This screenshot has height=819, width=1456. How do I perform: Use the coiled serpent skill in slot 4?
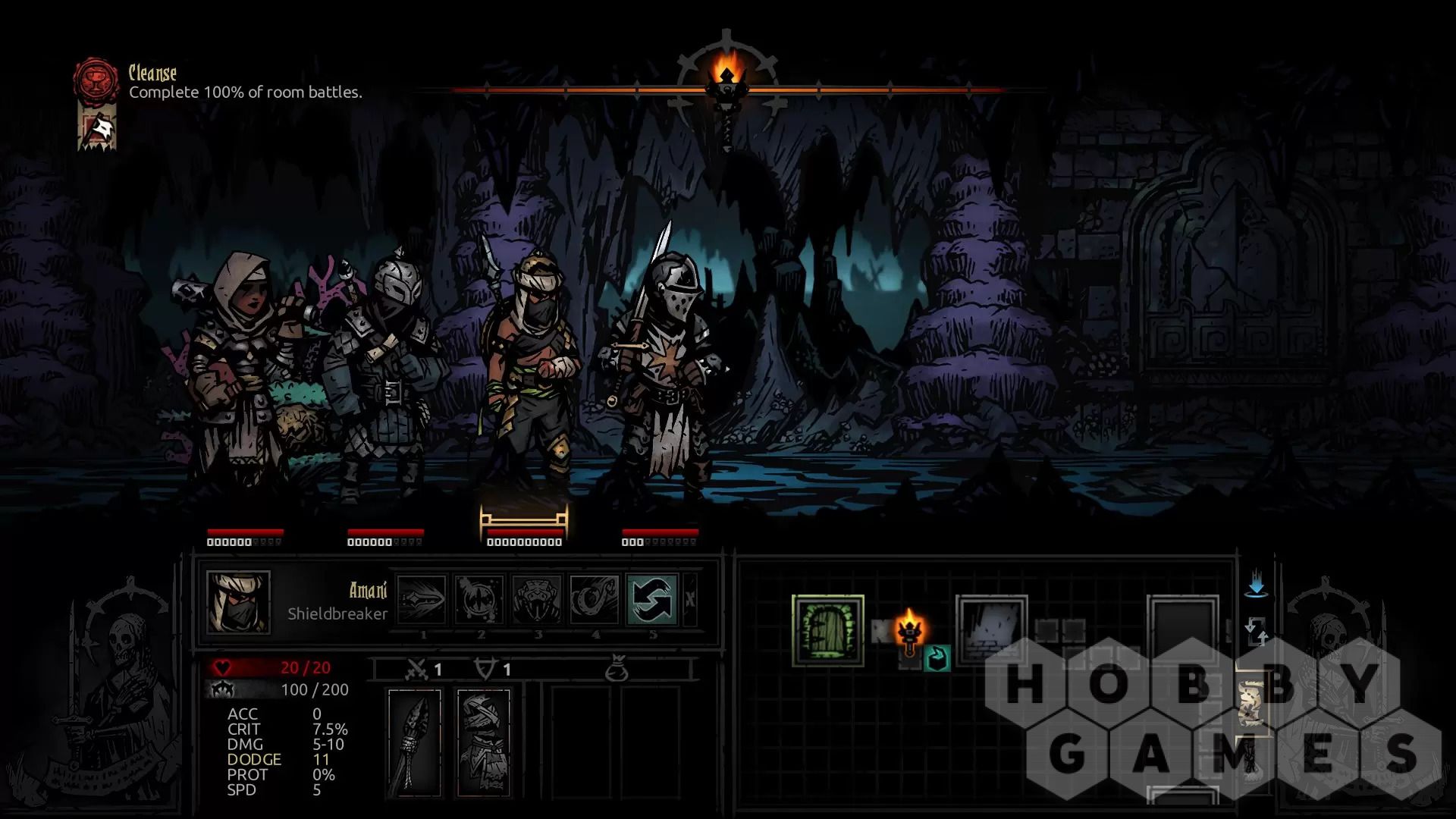click(x=595, y=599)
